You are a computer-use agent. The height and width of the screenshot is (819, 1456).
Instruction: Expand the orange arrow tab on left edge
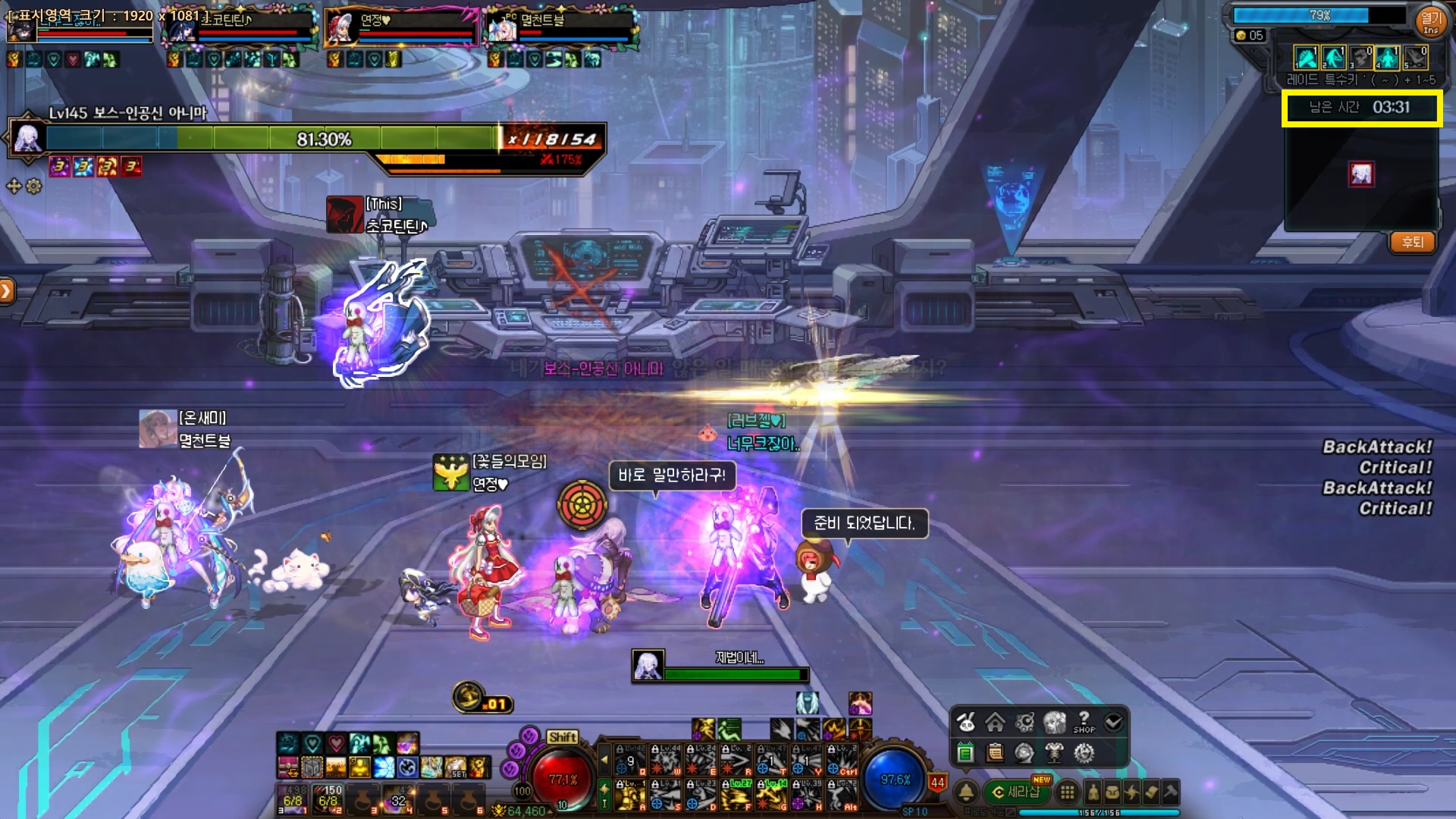7,291
